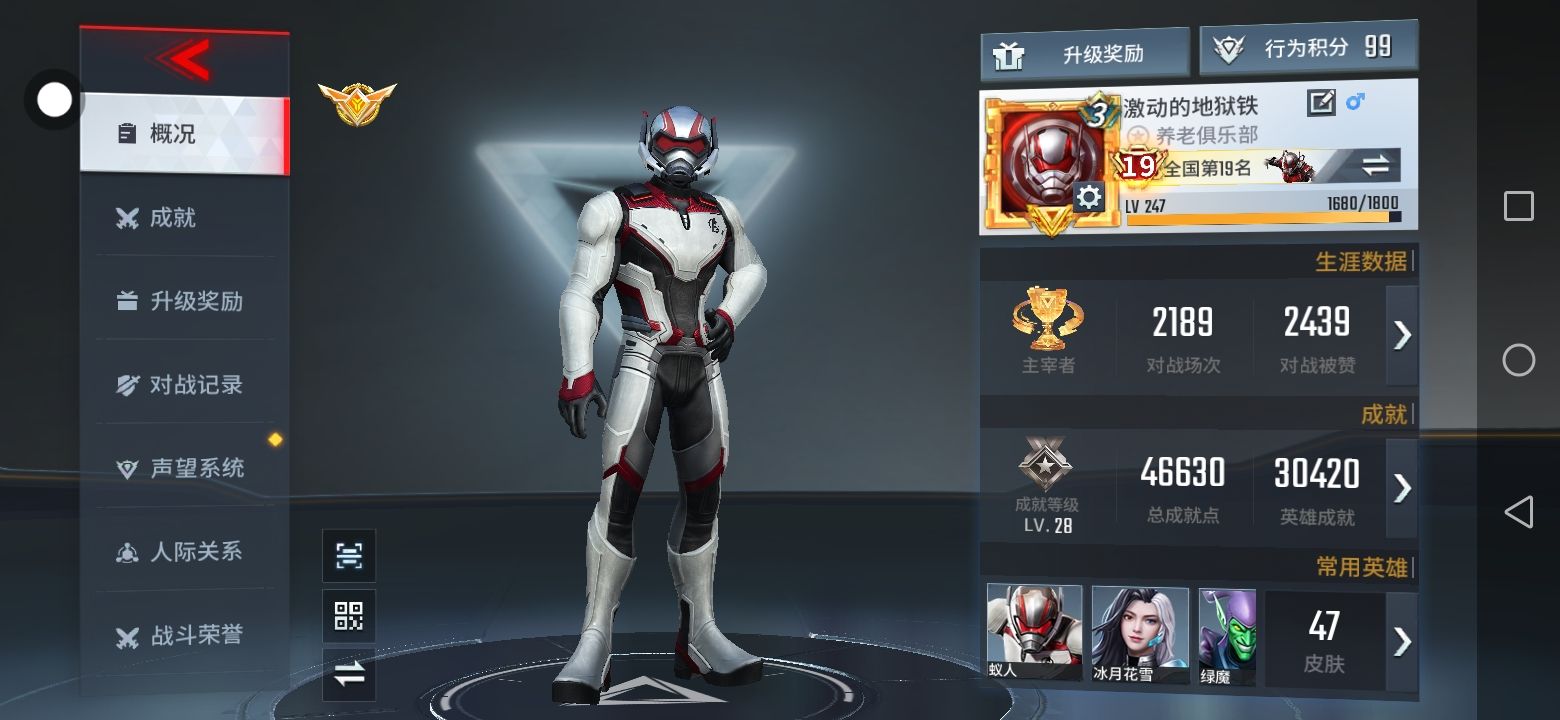Image resolution: width=1560 pixels, height=720 pixels.
Task: Expand the 生涯数据 career stats arrow
Action: coord(1402,335)
